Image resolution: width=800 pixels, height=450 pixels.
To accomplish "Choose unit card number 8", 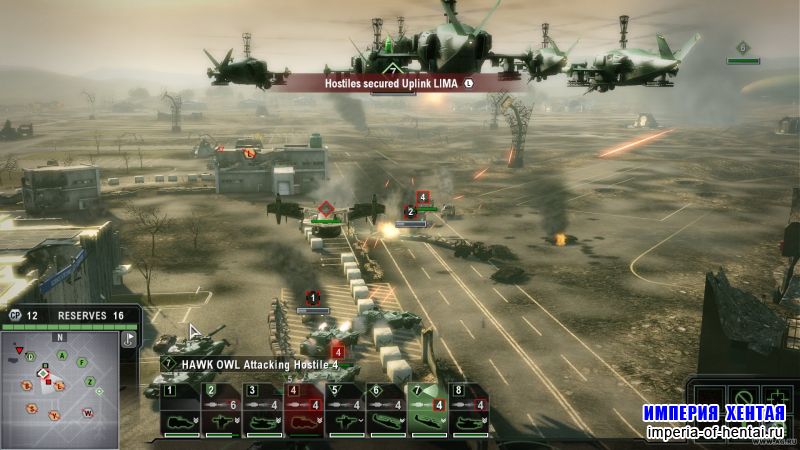I will (470, 410).
